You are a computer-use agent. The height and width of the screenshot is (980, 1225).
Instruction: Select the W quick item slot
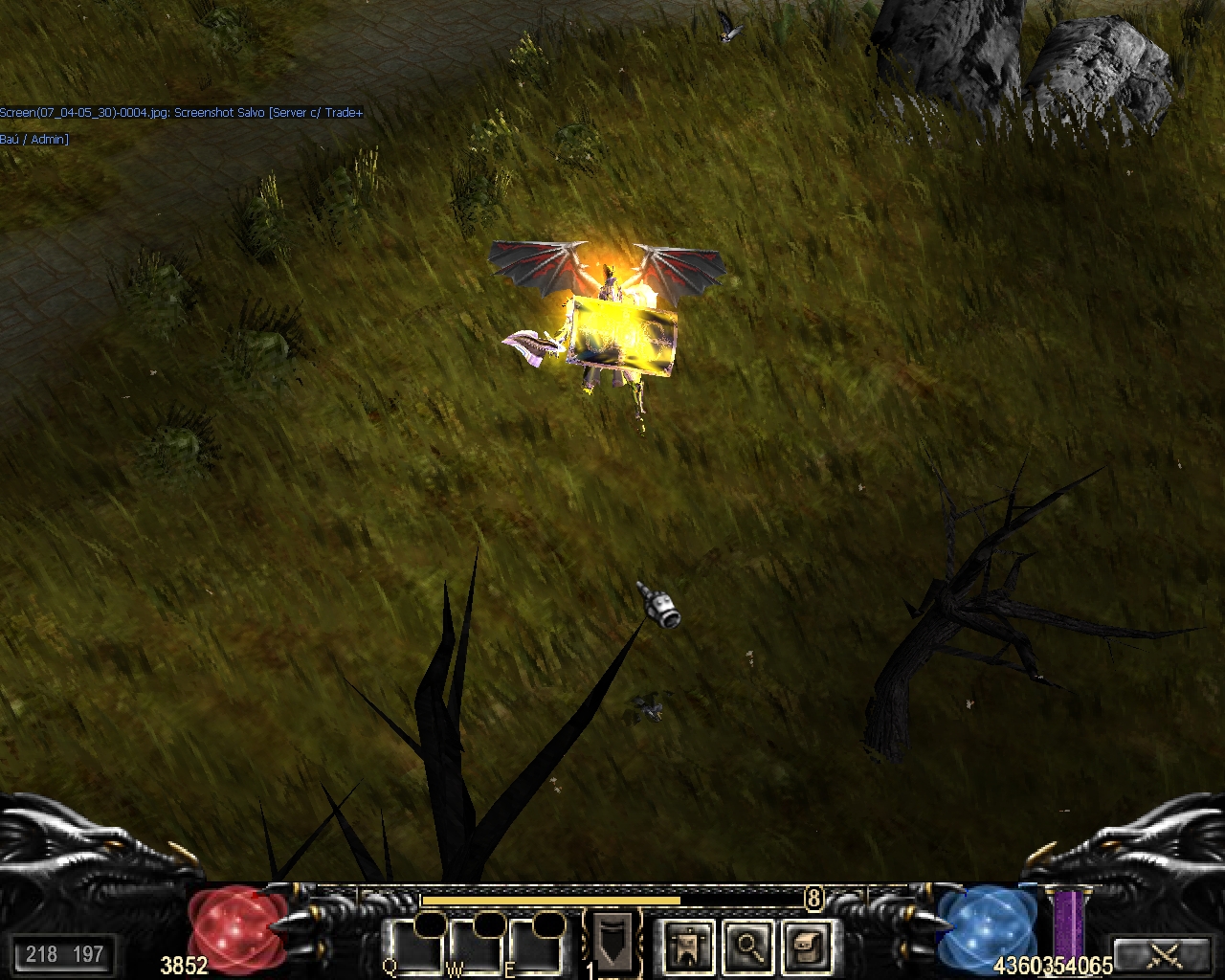click(x=476, y=946)
